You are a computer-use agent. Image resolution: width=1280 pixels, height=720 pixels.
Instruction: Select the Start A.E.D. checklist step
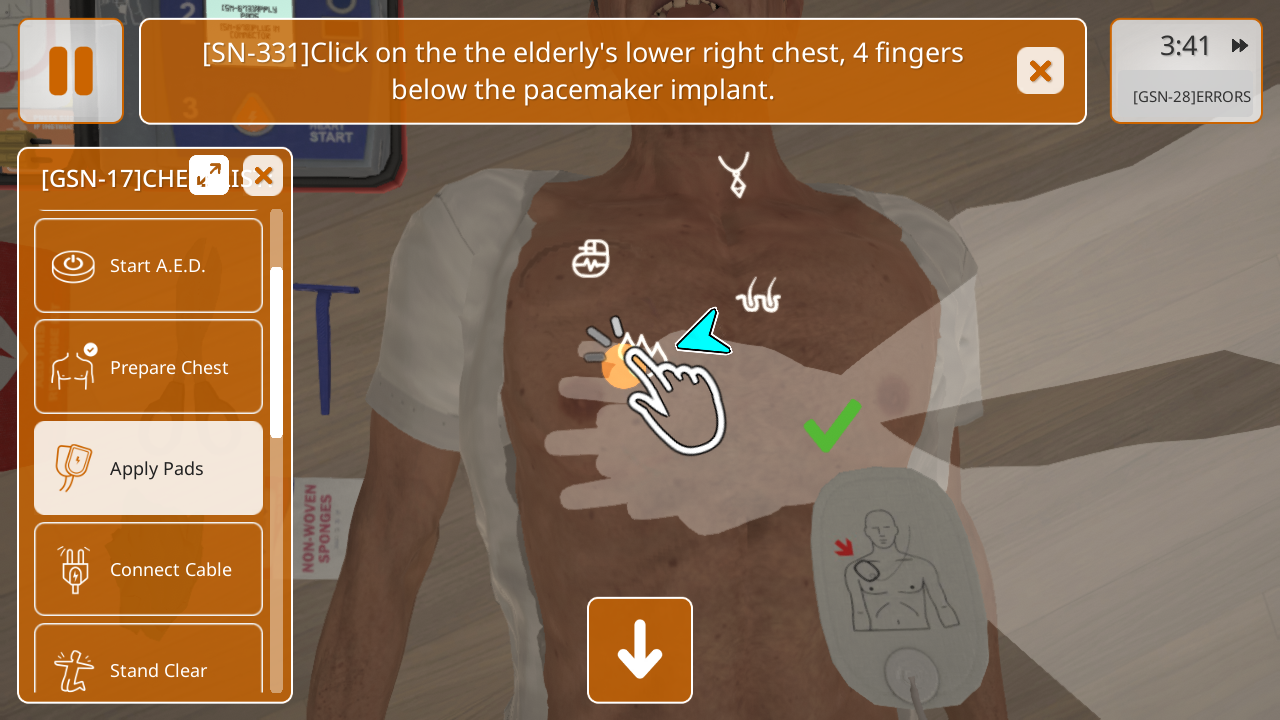coord(148,266)
